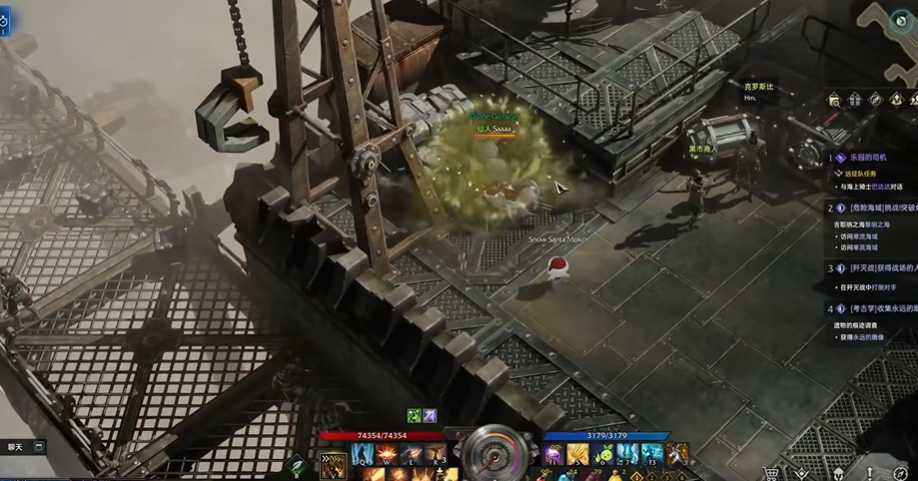Use the green sprout item slot
Viewport: 918px width, 481px height.
603,455
